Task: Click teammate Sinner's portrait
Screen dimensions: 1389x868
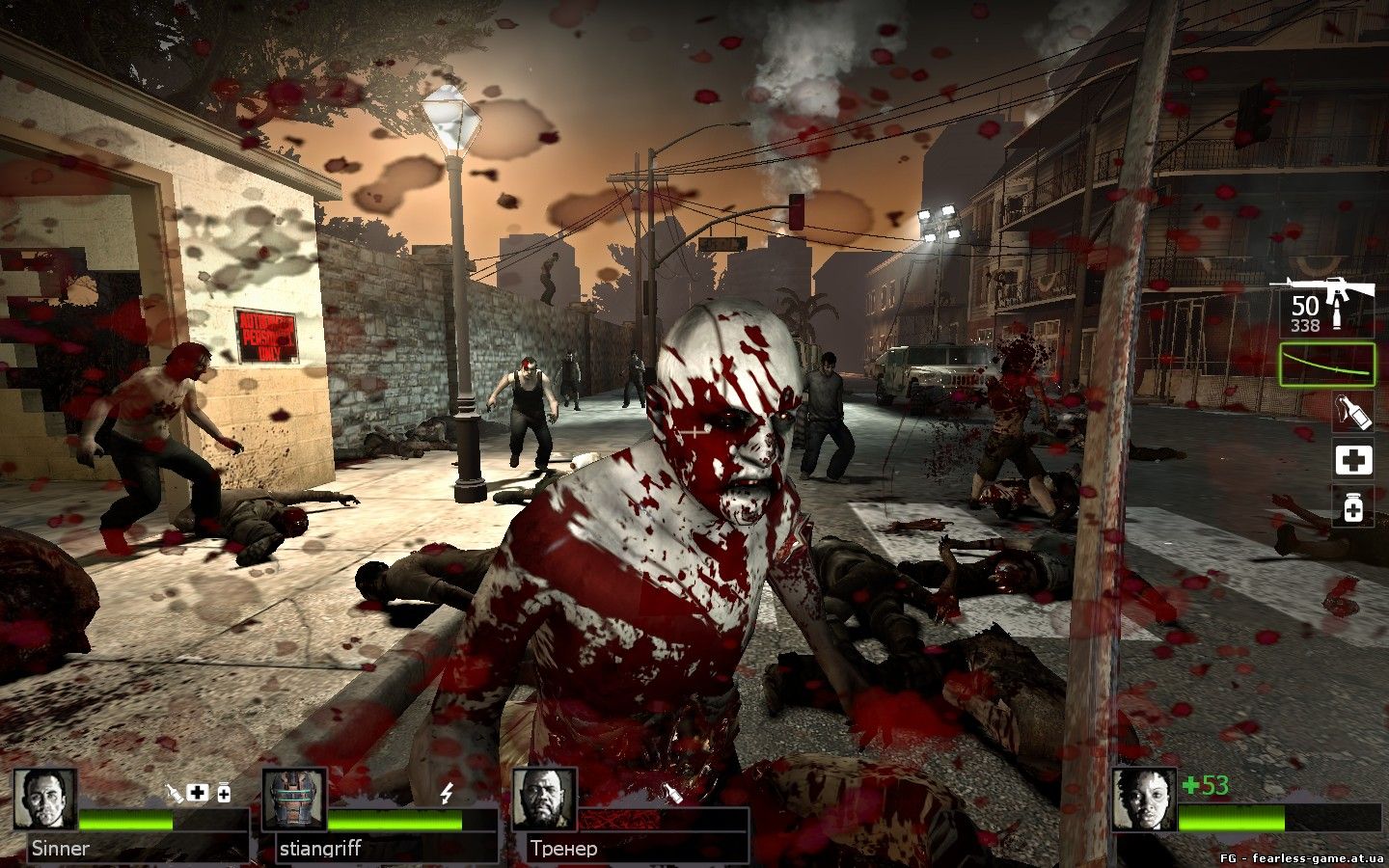Action: [x=45, y=800]
